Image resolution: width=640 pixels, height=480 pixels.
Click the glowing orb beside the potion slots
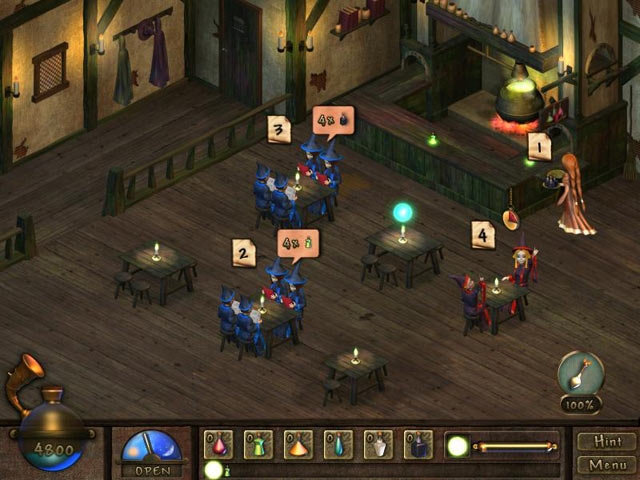pyautogui.click(x=458, y=445)
